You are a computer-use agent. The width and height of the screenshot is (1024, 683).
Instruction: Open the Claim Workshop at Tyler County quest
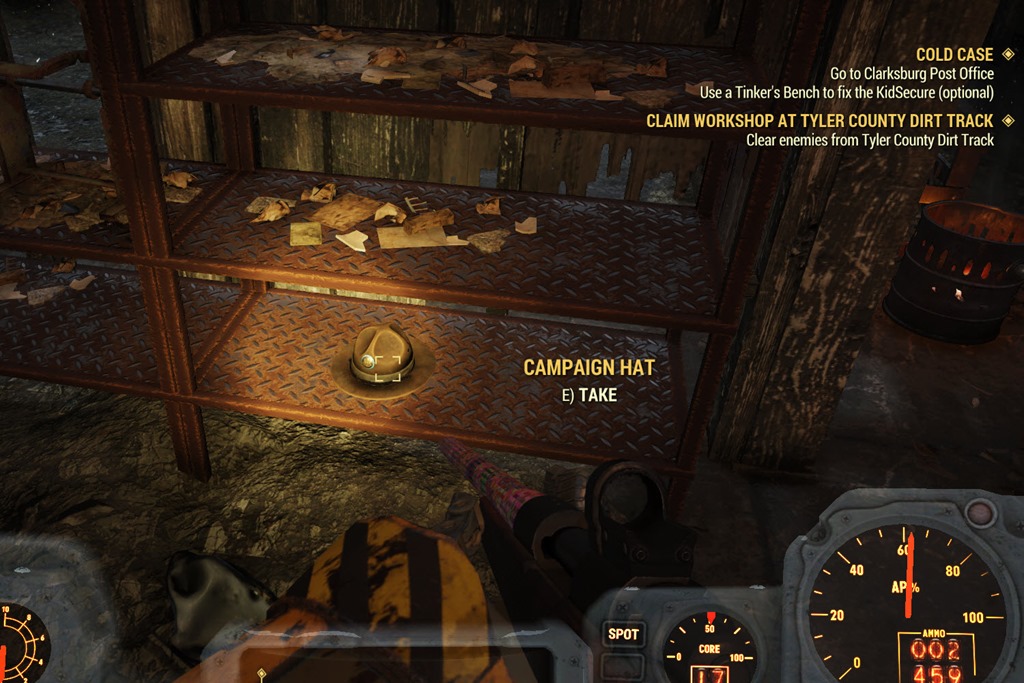coord(820,121)
